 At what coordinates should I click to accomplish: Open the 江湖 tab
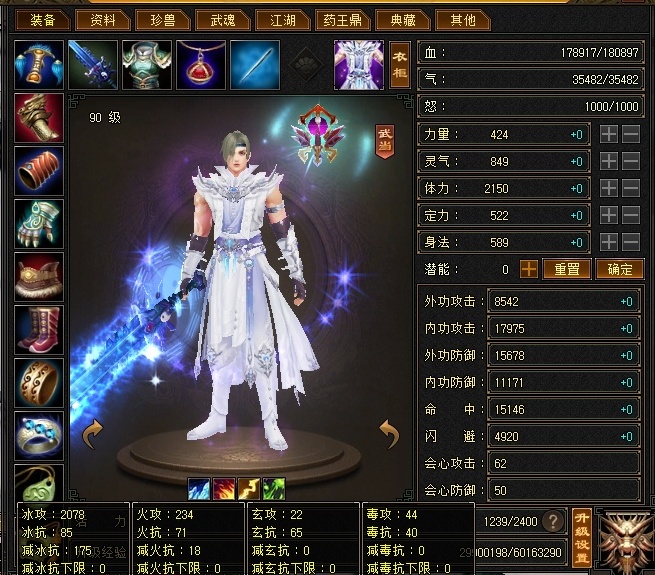280,19
